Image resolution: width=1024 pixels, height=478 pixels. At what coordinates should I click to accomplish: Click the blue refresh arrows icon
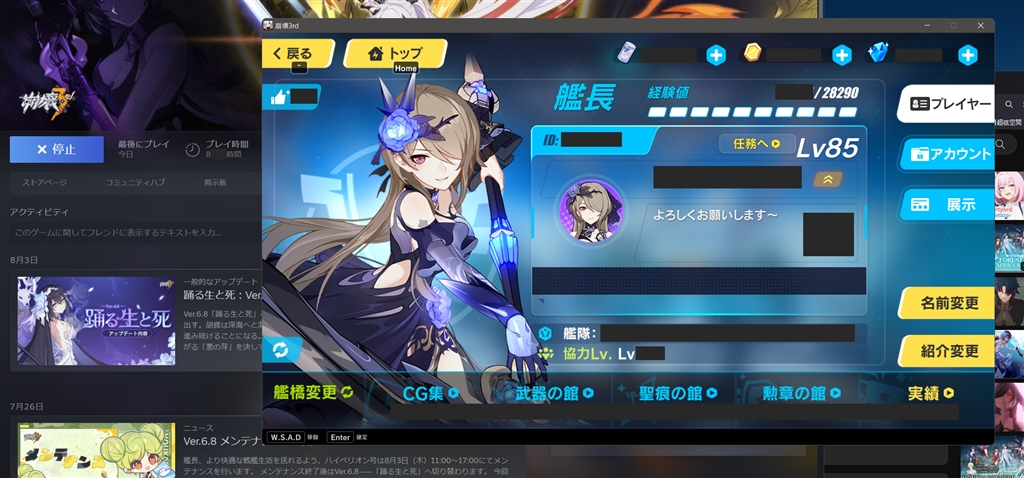click(x=281, y=349)
